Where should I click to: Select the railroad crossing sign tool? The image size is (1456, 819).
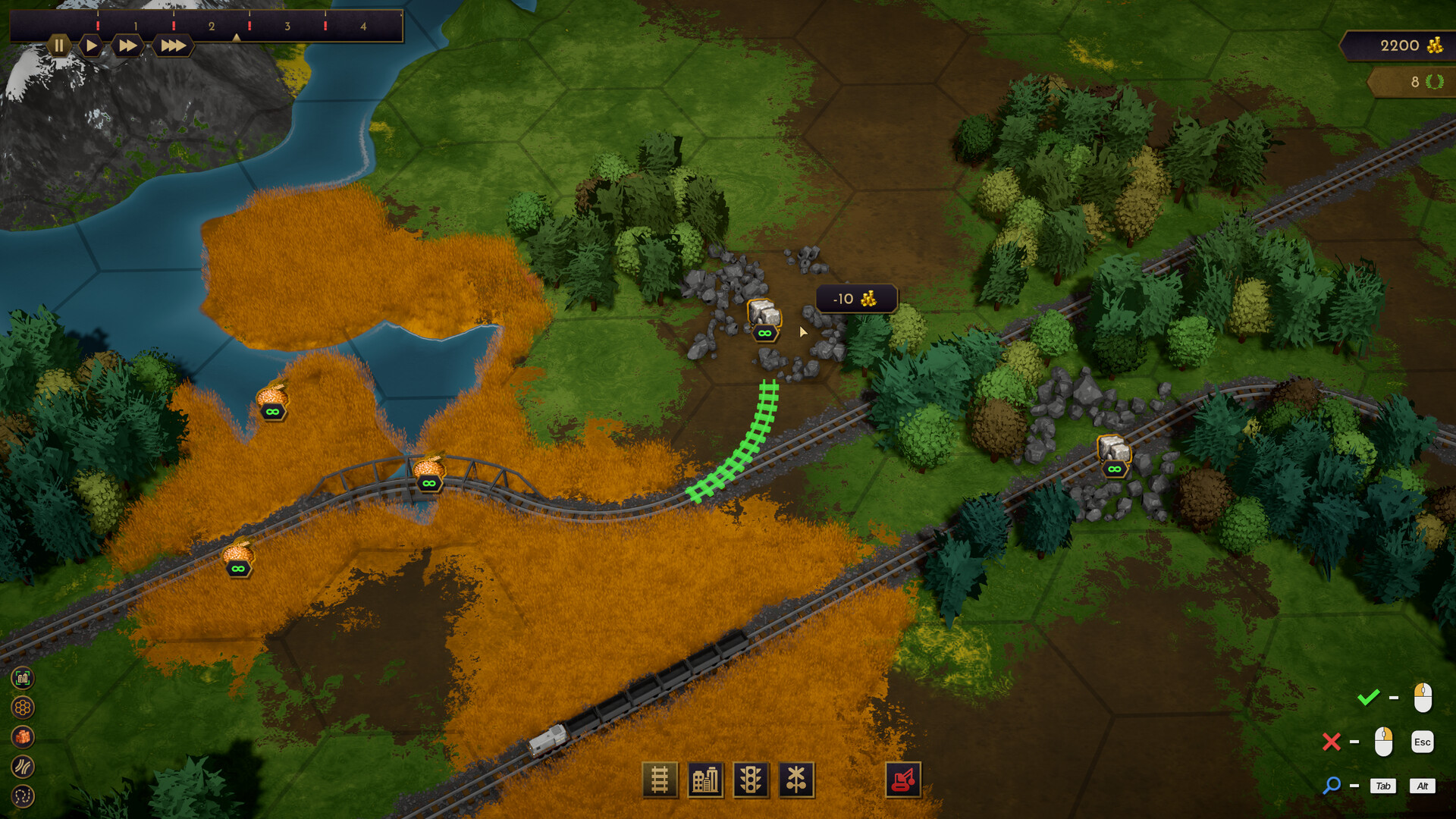[796, 780]
